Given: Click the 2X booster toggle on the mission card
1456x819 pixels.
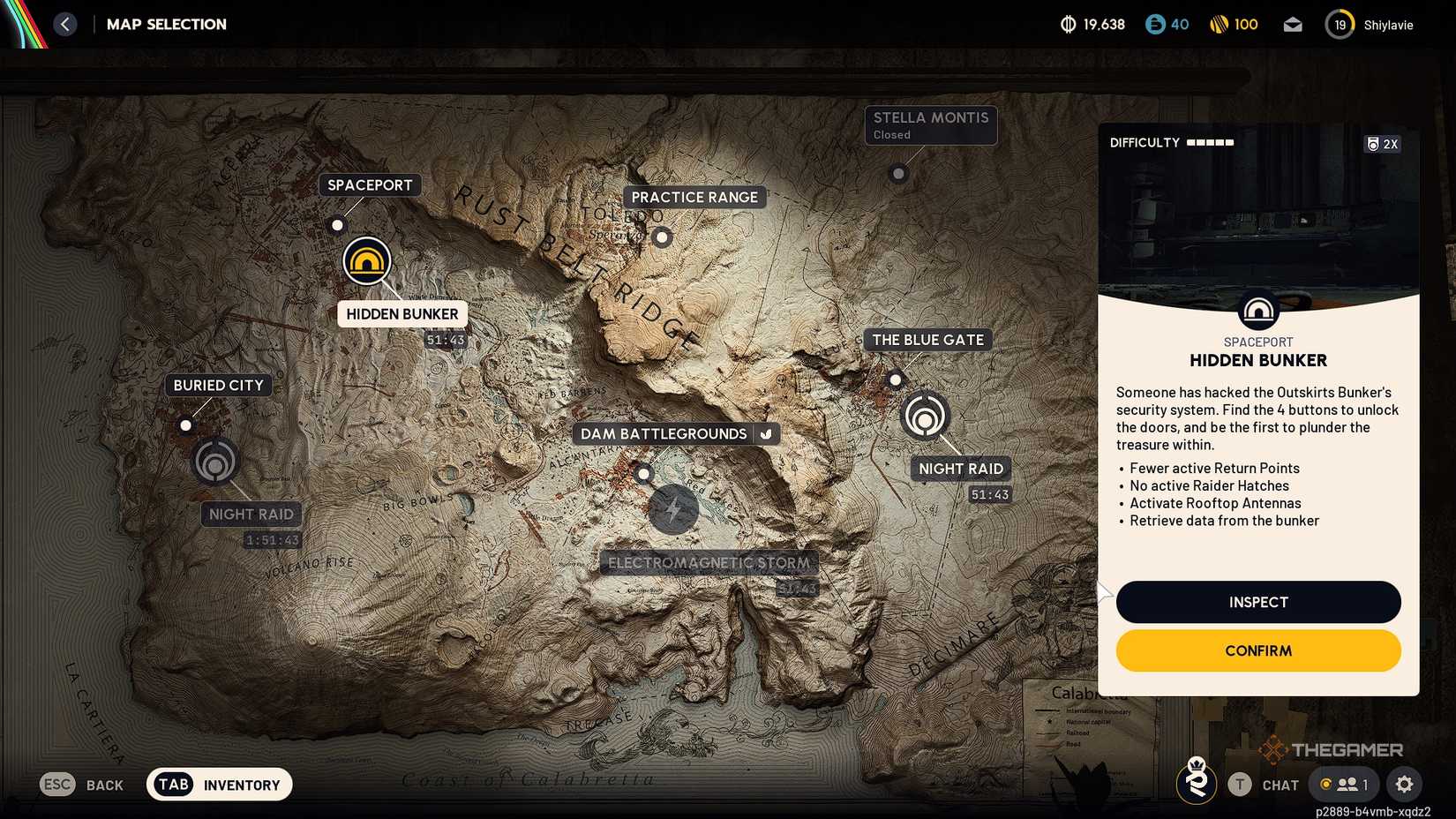Looking at the screenshot, I should [1382, 143].
